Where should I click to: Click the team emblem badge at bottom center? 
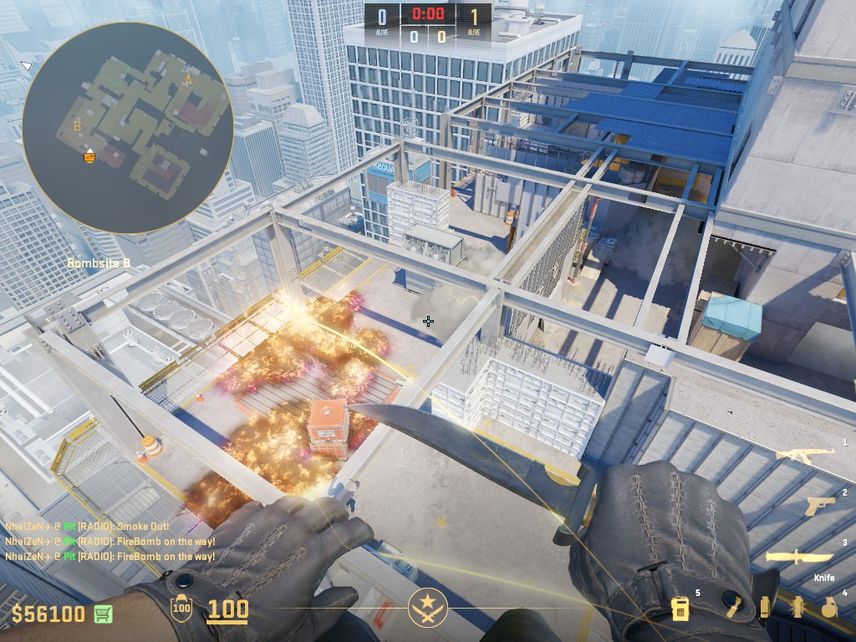(x=427, y=608)
